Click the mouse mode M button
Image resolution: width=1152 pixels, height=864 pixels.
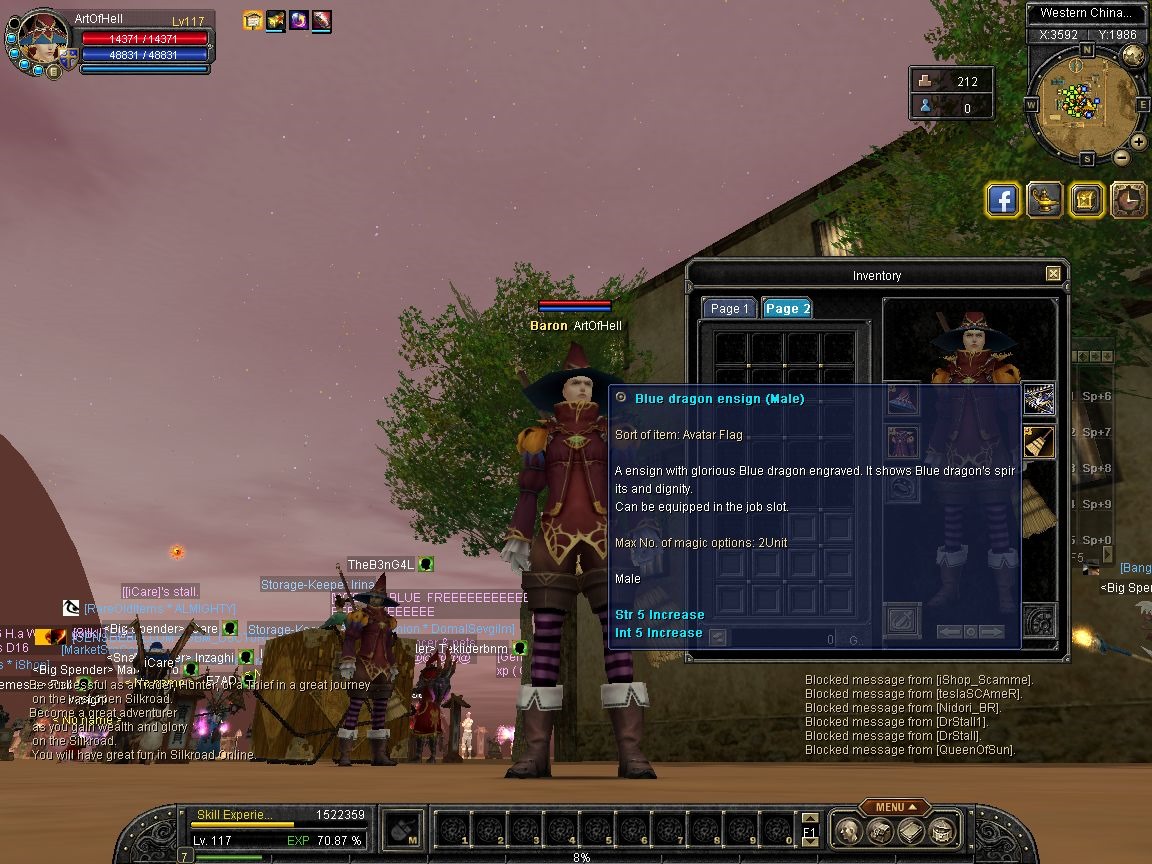[x=402, y=829]
